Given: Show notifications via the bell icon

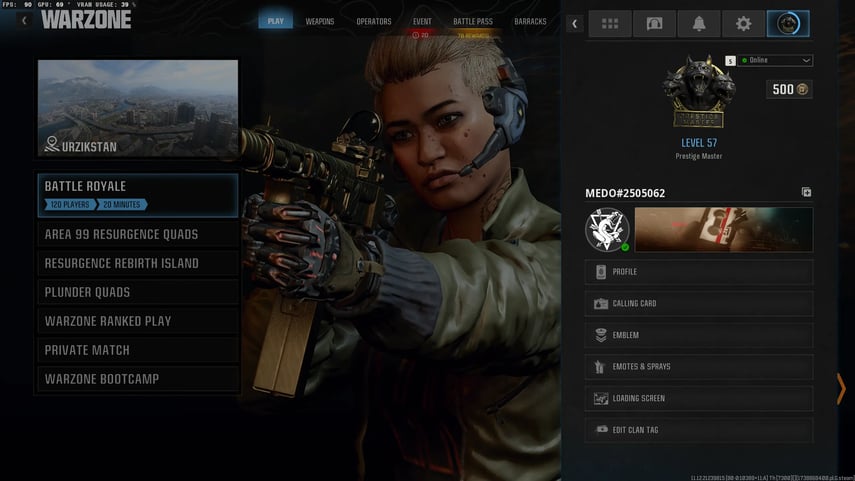Looking at the screenshot, I should 699,24.
